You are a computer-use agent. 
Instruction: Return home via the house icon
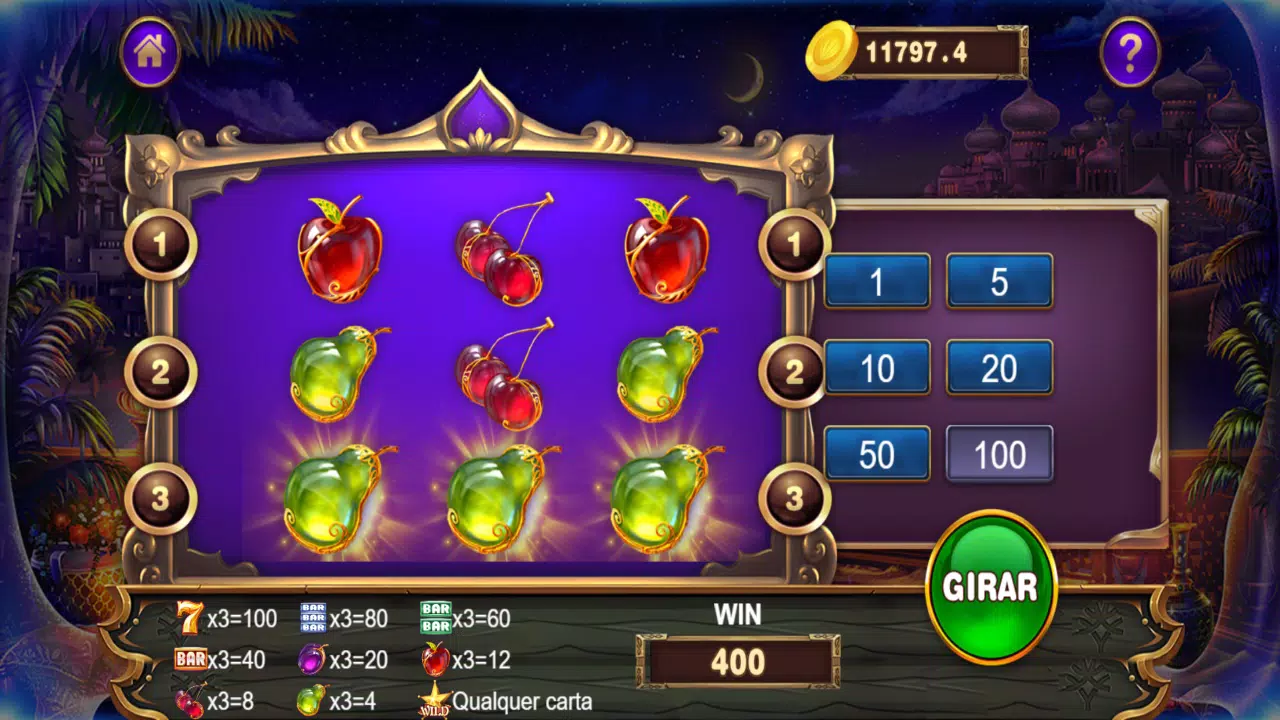pyautogui.click(x=150, y=52)
